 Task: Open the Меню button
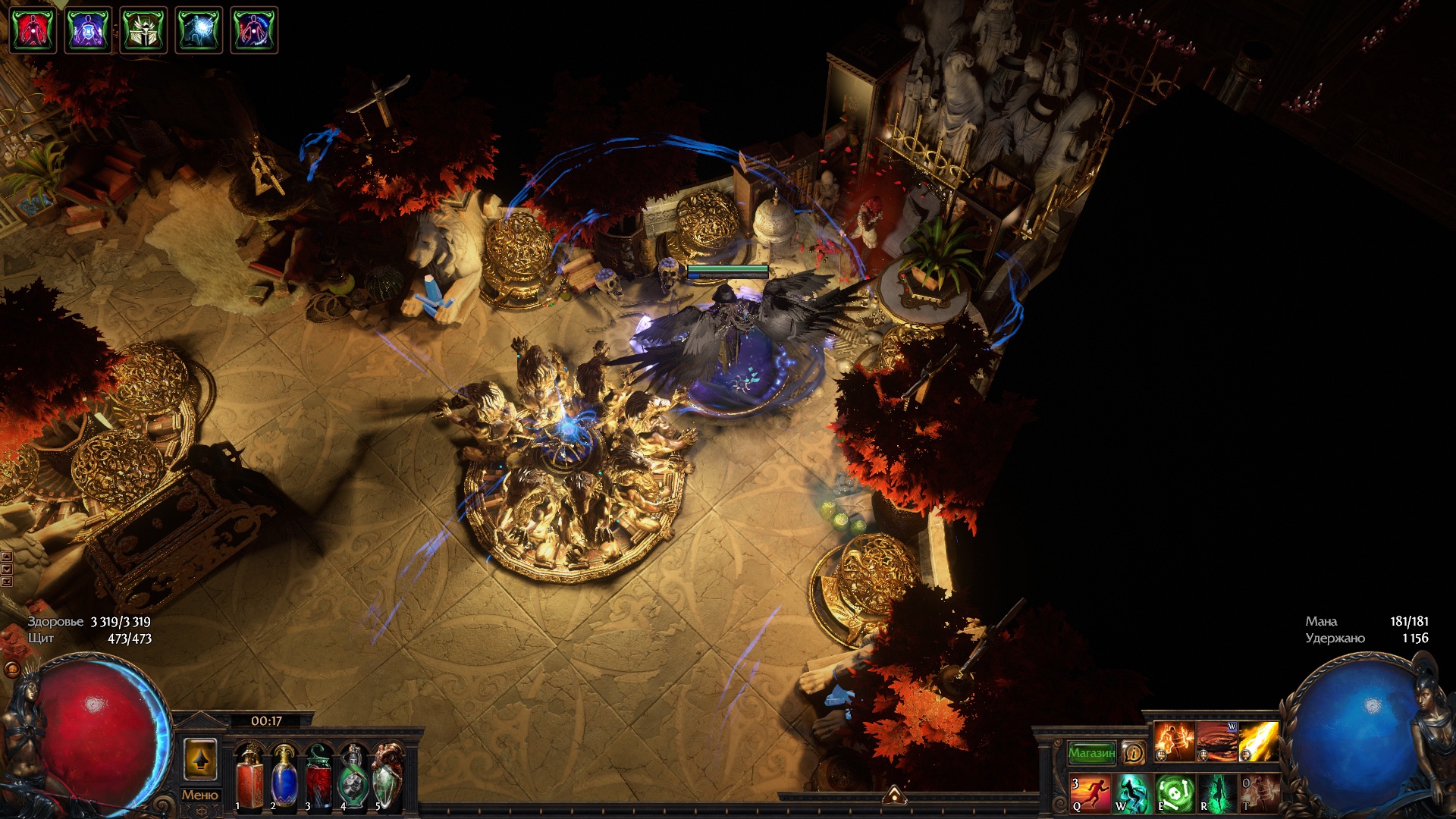pos(199,795)
